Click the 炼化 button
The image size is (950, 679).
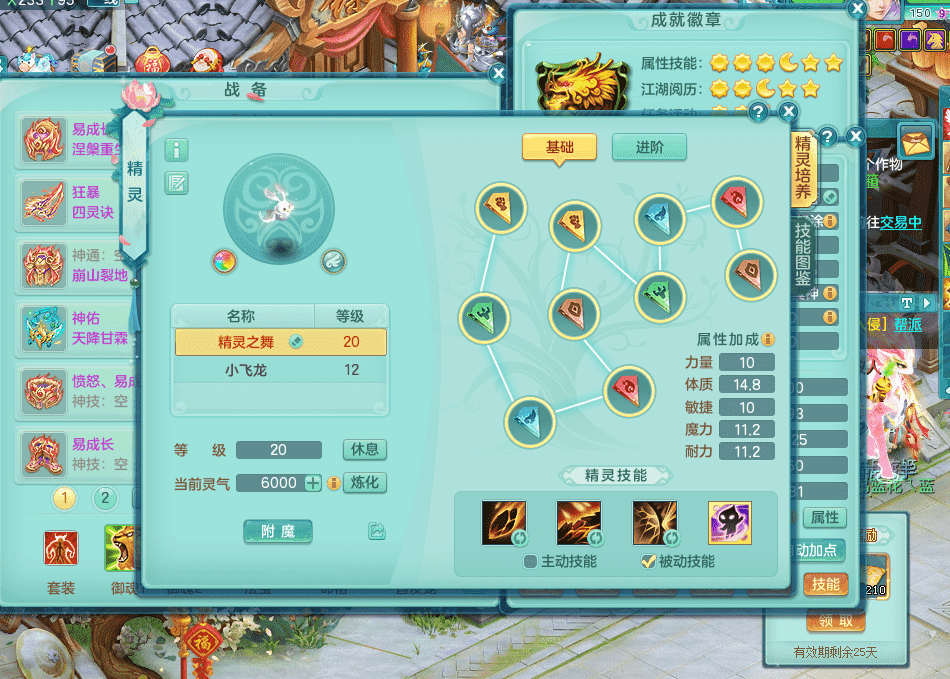click(x=364, y=483)
